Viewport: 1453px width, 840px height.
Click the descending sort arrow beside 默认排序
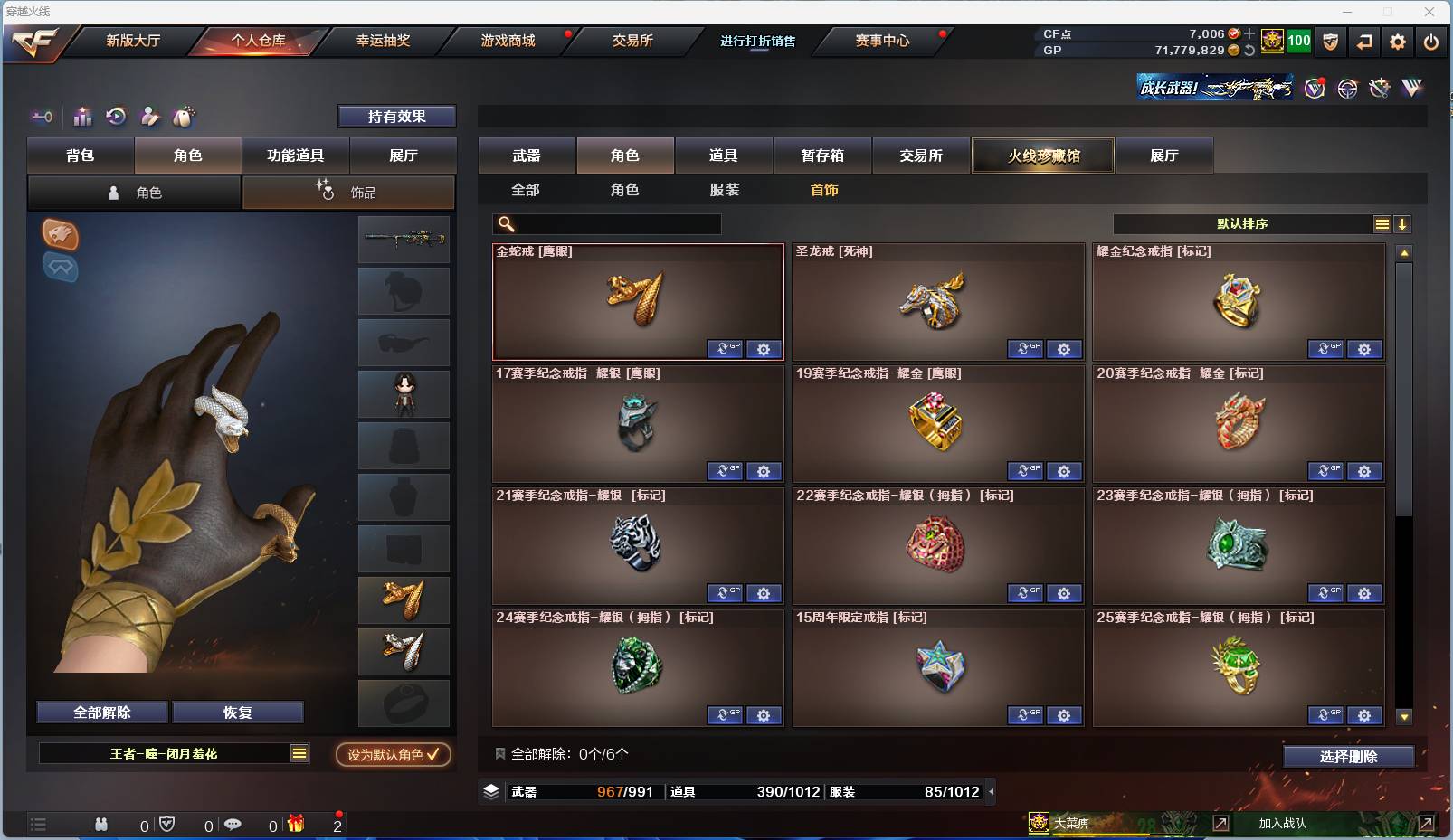[x=1402, y=223]
